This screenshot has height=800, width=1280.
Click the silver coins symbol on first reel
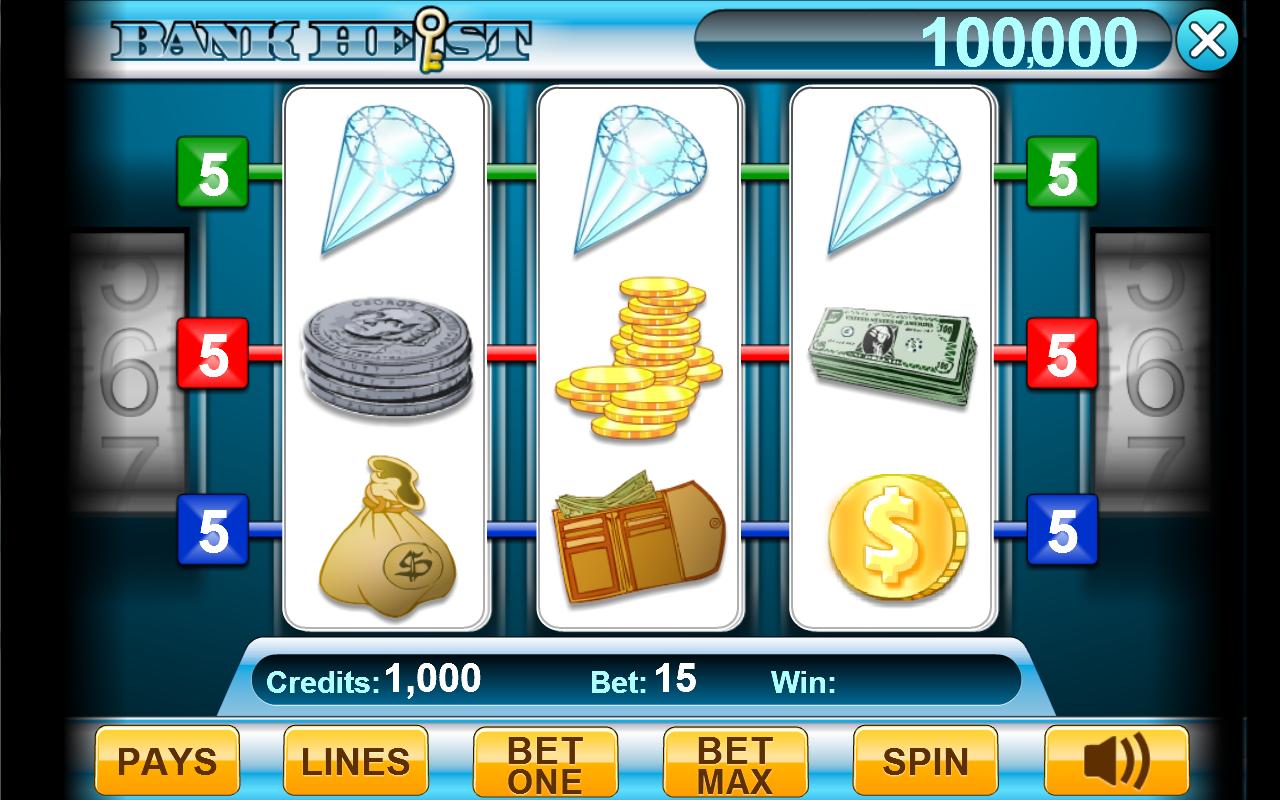(390, 355)
